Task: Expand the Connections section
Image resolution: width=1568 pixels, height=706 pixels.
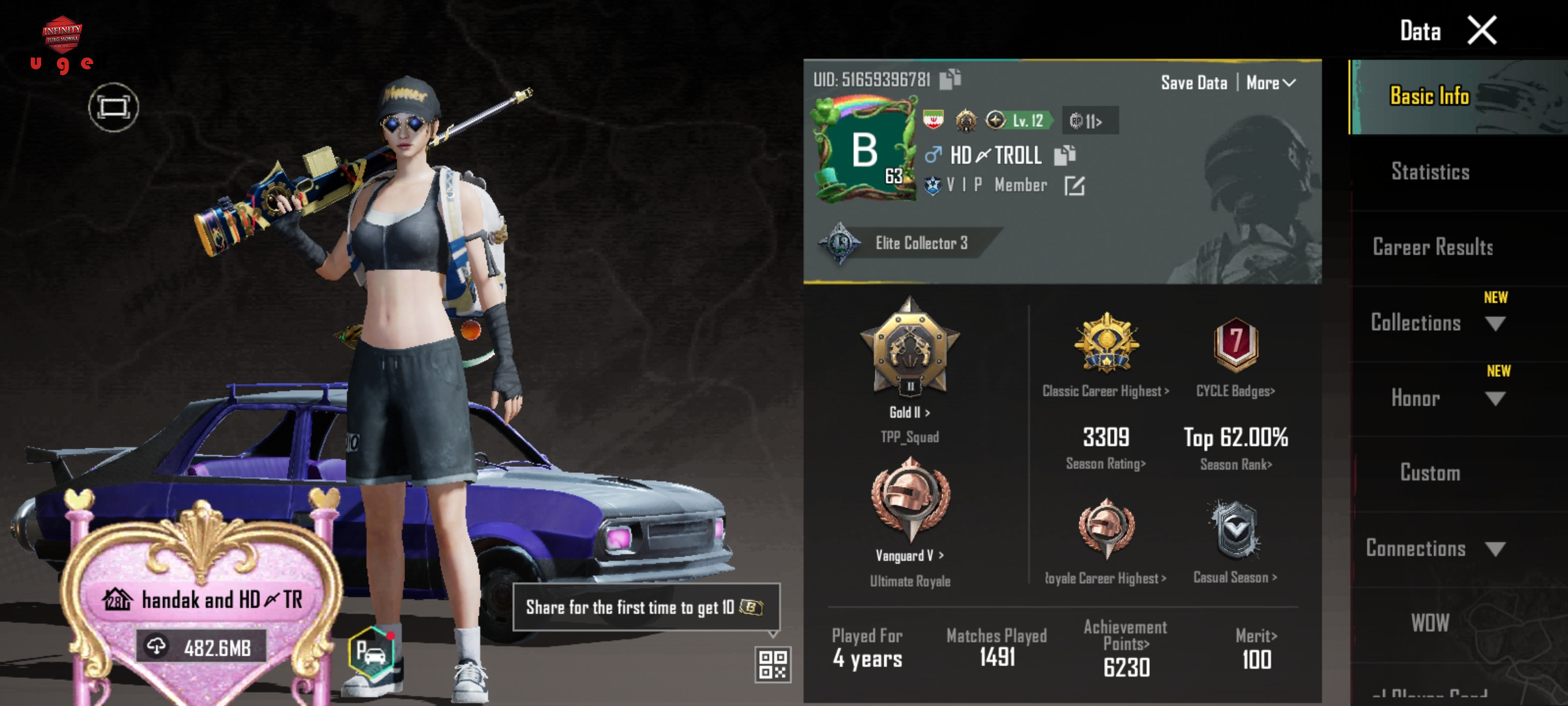Action: pos(1495,549)
